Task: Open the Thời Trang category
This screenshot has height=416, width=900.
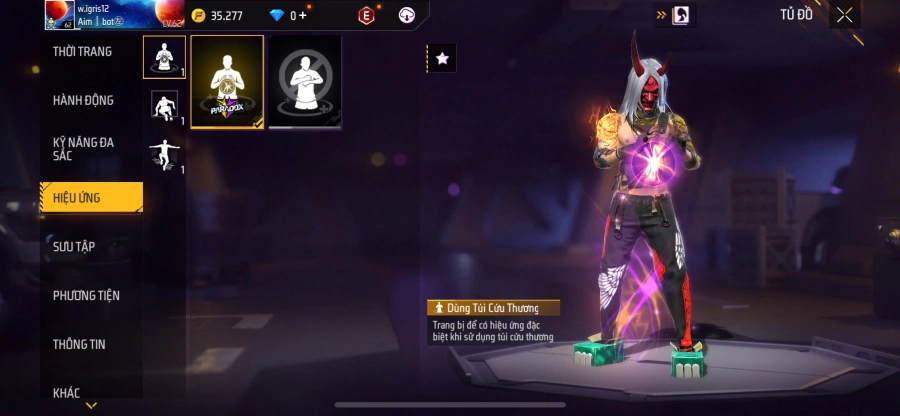Action: tap(83, 52)
